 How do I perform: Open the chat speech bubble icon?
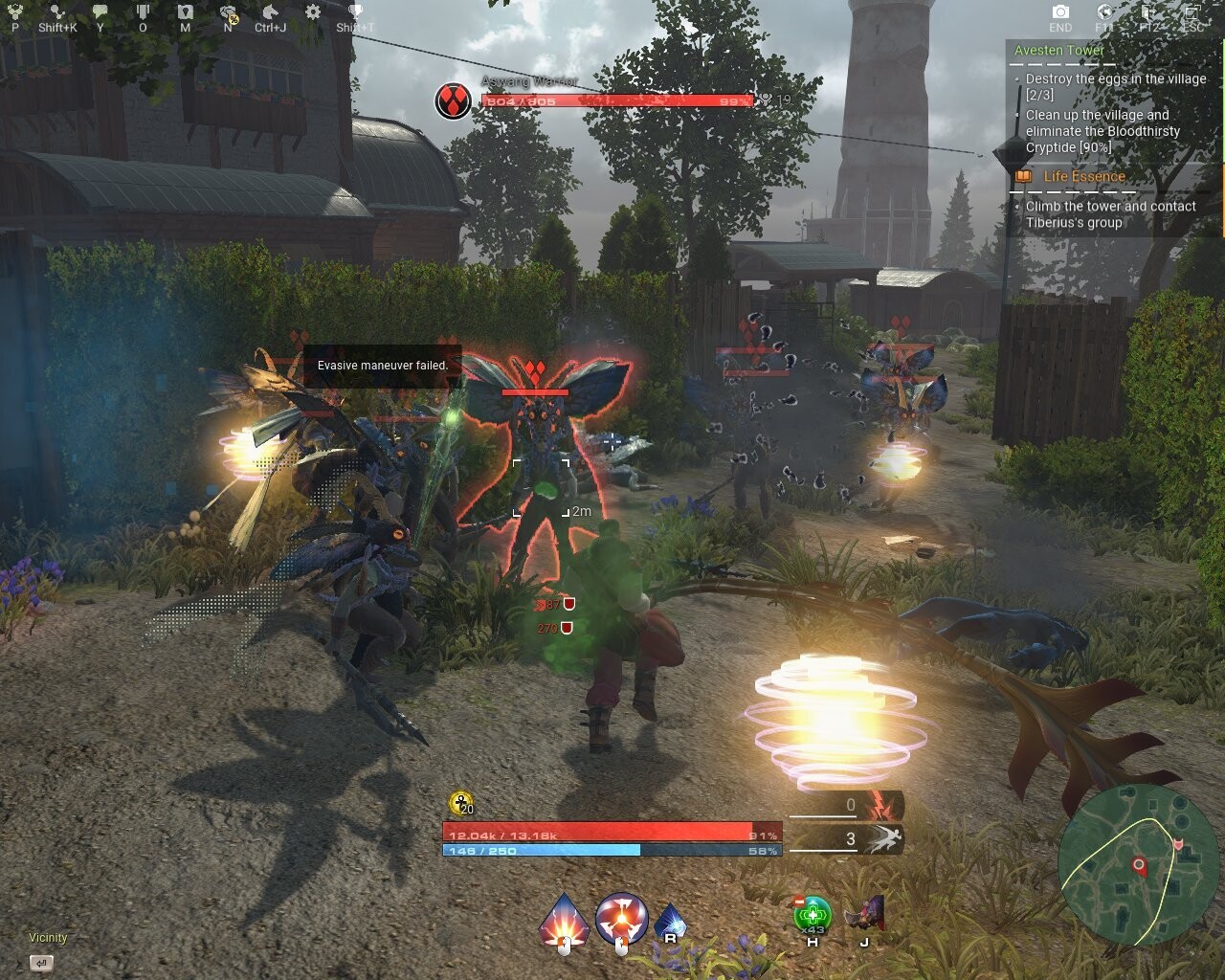(x=100, y=12)
